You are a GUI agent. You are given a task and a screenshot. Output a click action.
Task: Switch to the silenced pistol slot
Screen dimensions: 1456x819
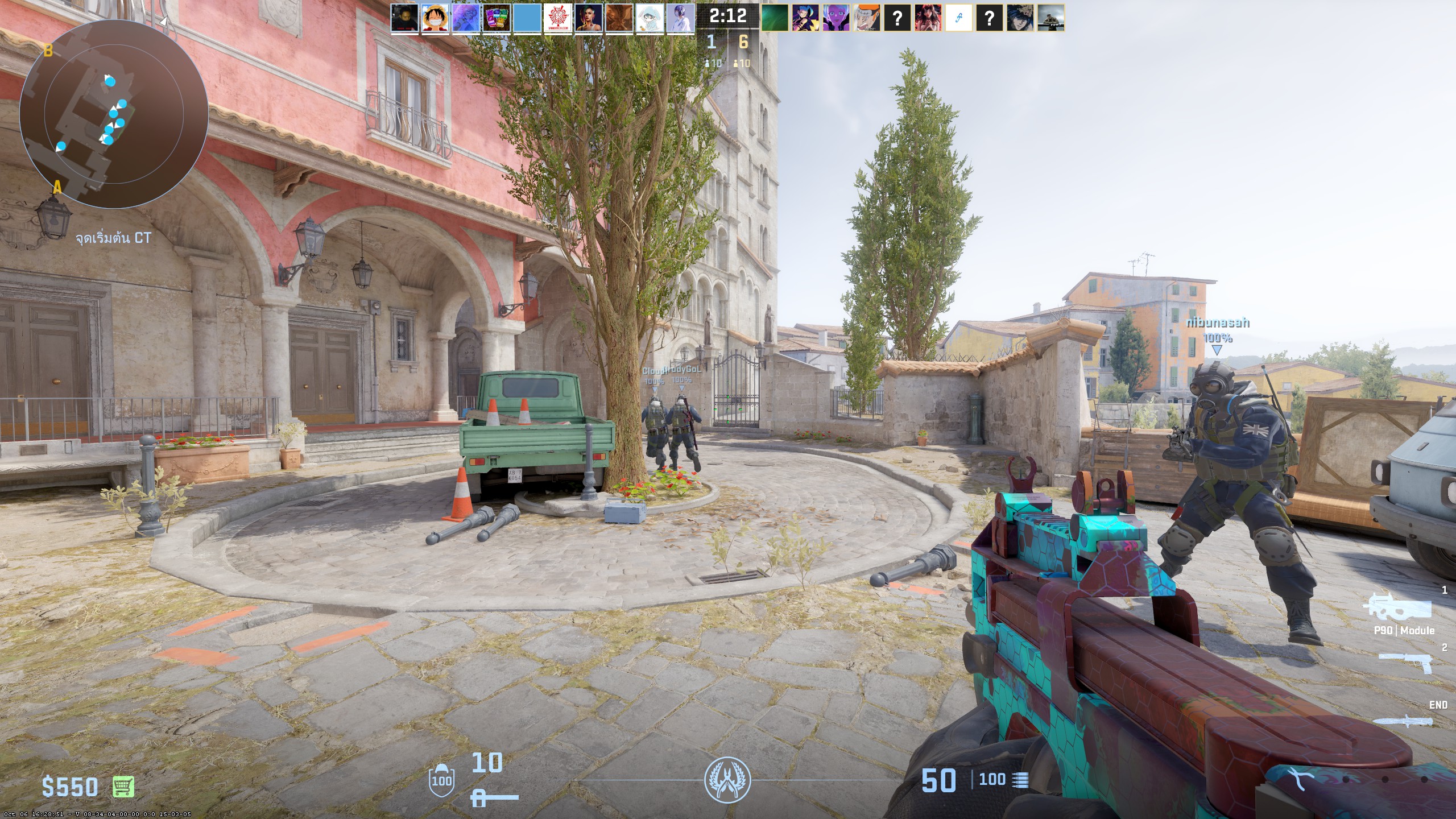(x=1405, y=663)
